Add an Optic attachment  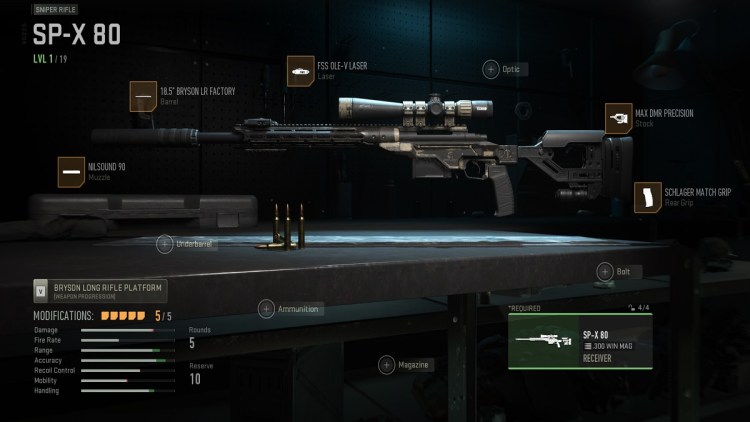(491, 69)
